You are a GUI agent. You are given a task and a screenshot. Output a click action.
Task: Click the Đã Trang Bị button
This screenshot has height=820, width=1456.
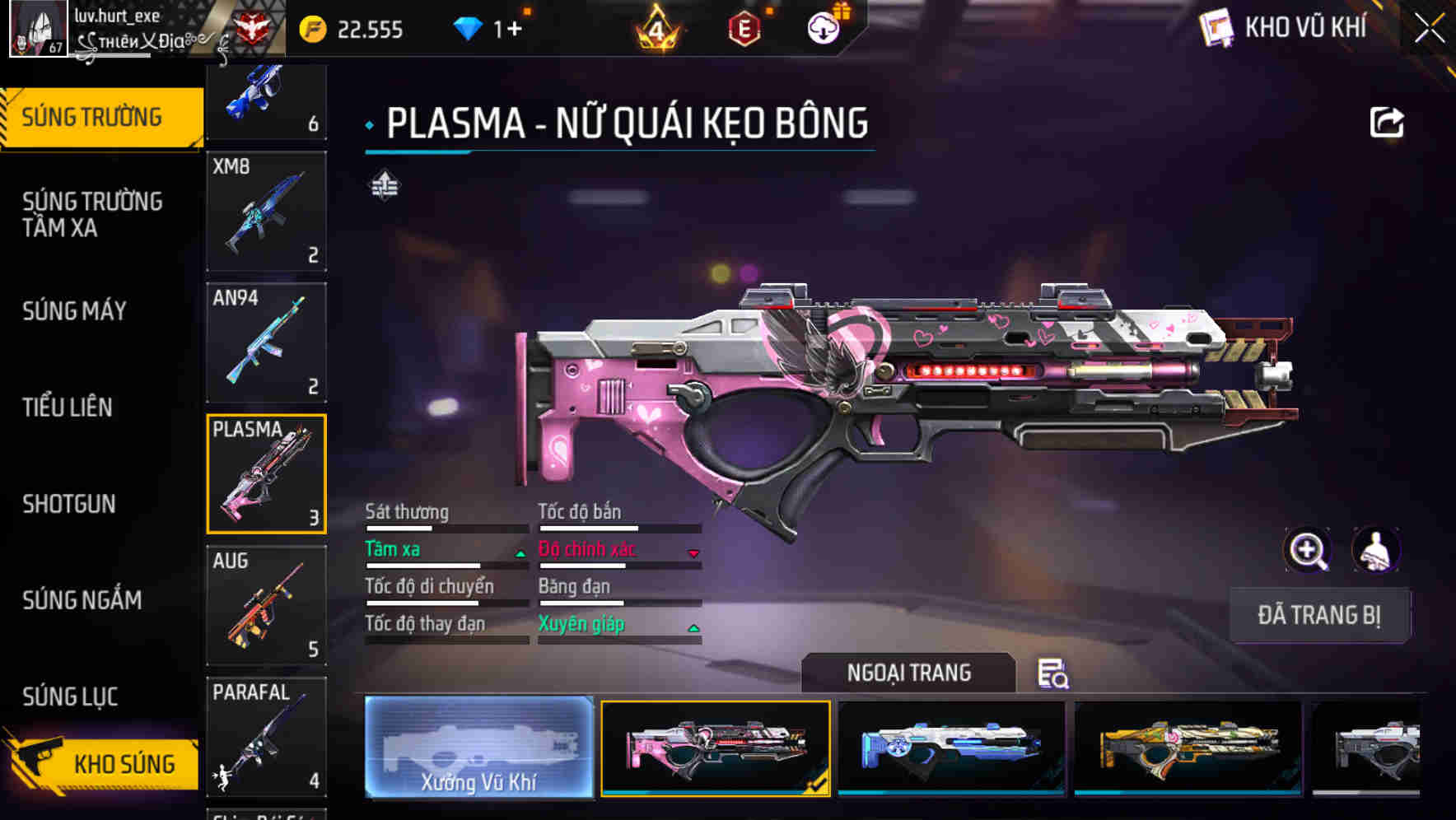click(x=1318, y=615)
